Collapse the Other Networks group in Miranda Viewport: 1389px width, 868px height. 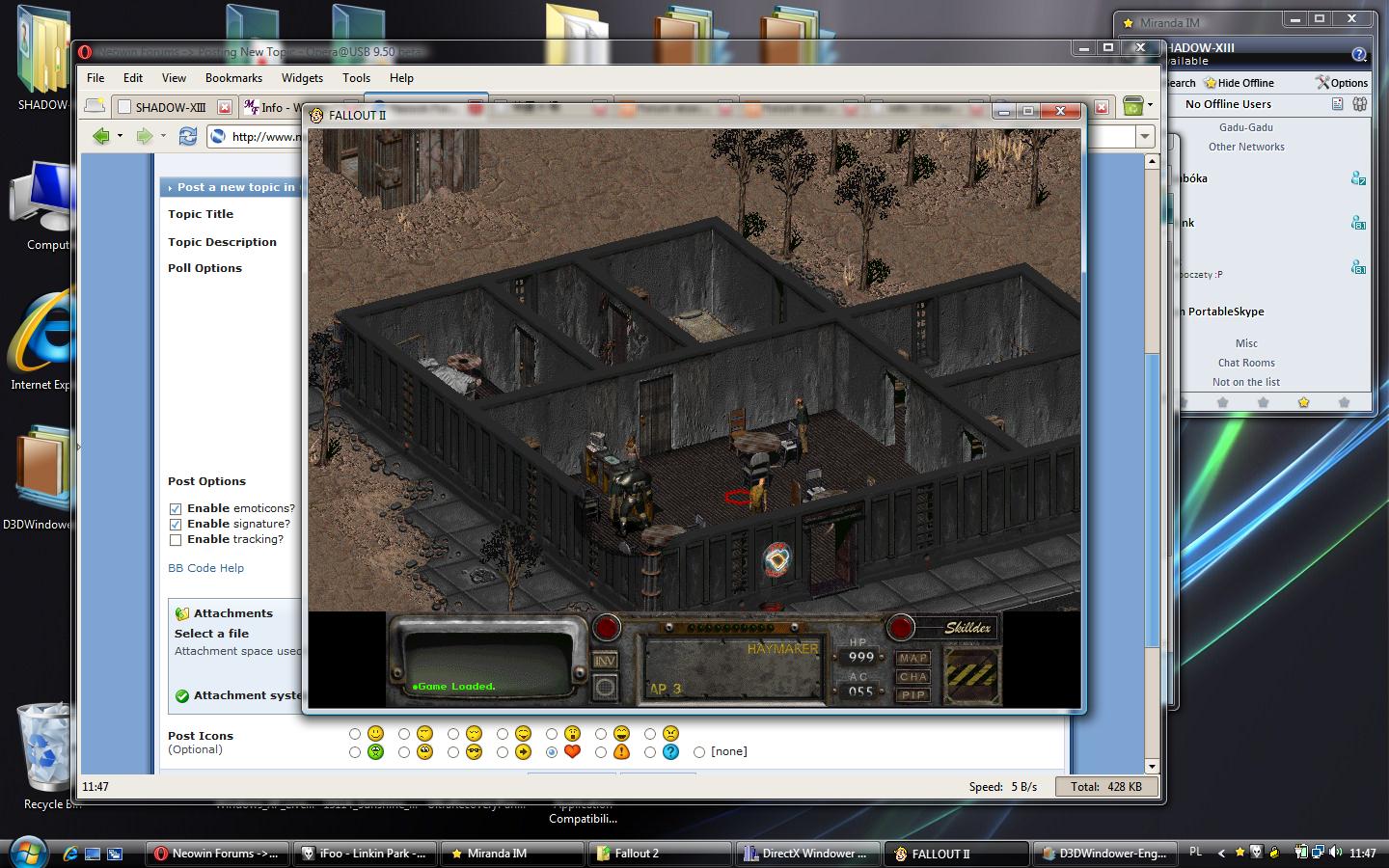1245,147
